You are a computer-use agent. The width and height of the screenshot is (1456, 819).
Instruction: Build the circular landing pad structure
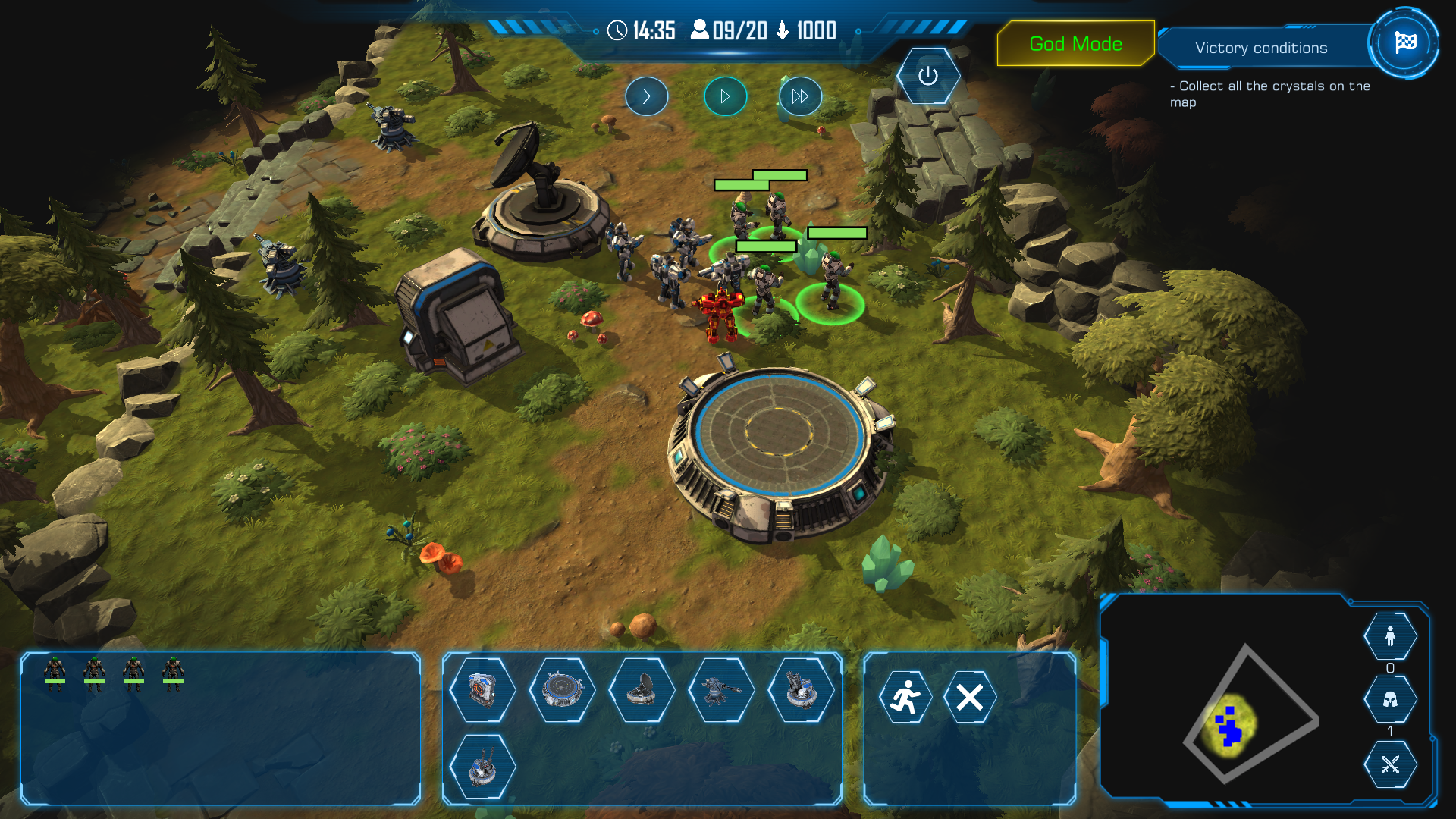point(562,690)
